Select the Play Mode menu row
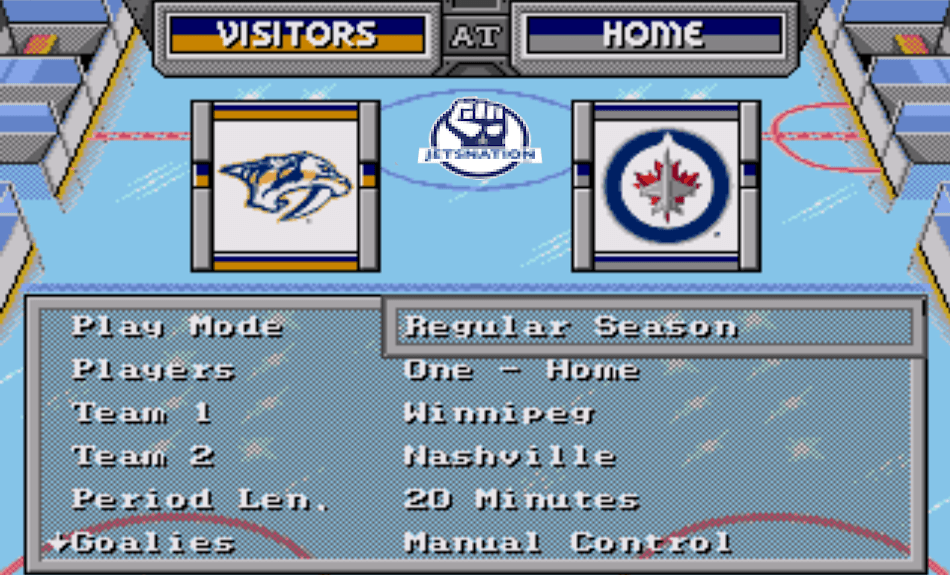The image size is (950, 575). tap(177, 326)
